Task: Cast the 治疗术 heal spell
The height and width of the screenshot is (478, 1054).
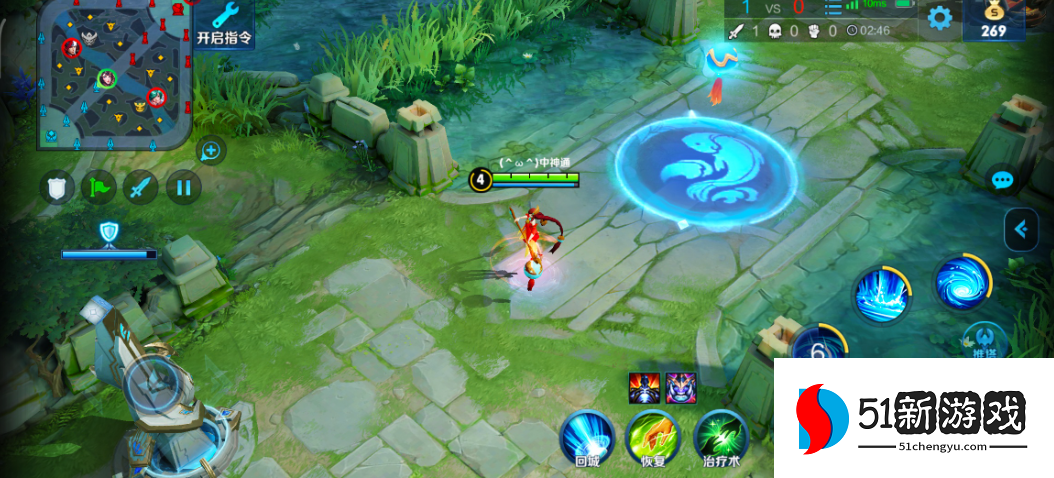Action: coord(720,437)
